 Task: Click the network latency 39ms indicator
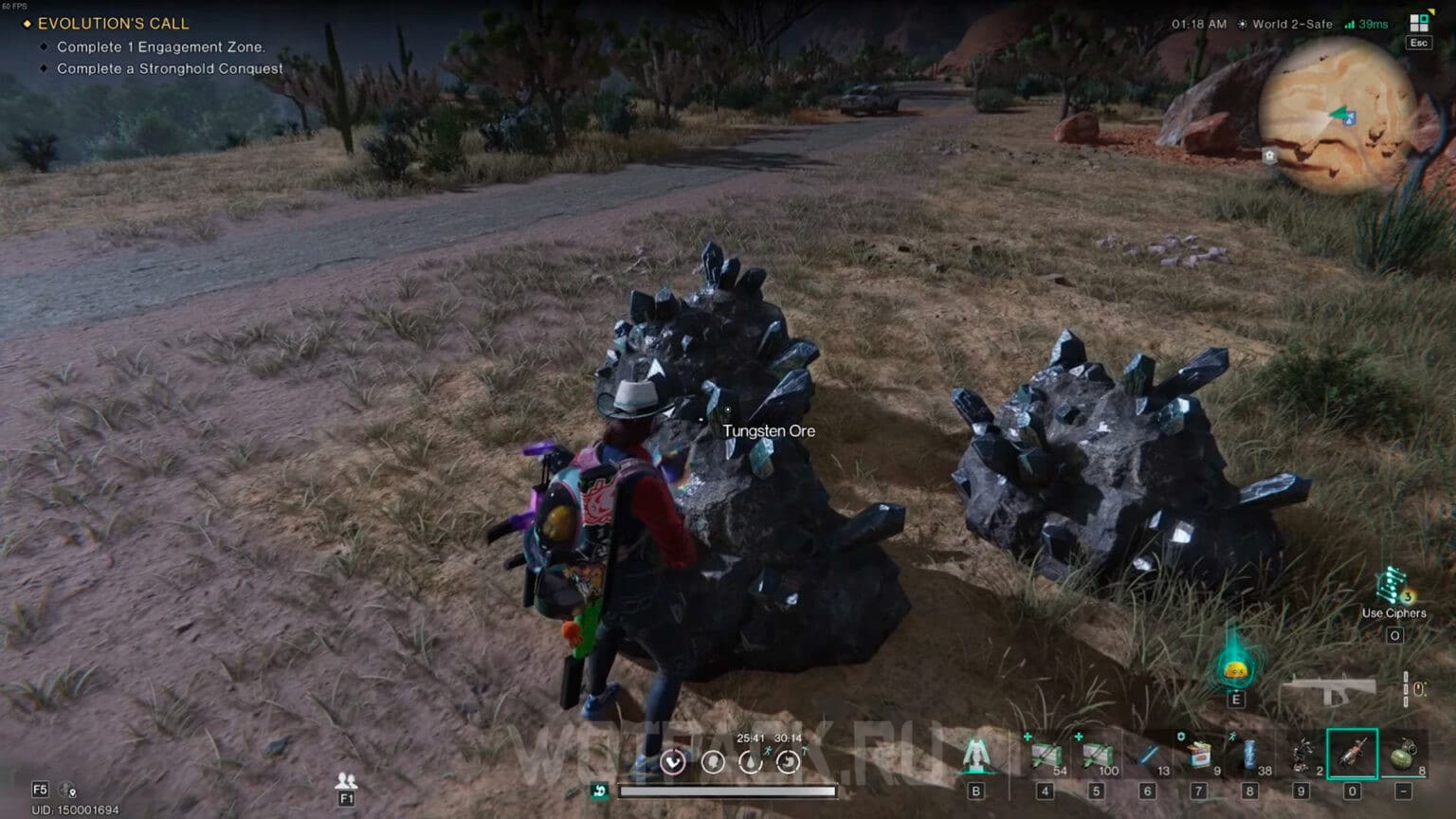pos(1371,24)
